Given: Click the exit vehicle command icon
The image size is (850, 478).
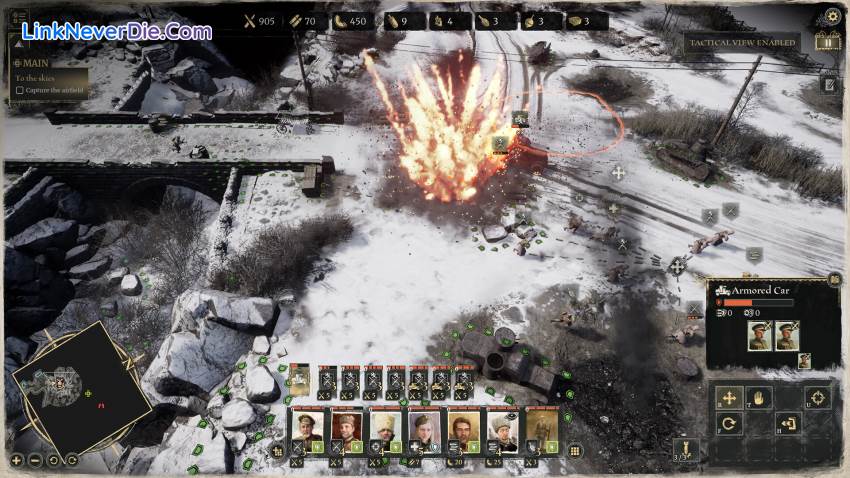Looking at the screenshot, I should click(788, 424).
